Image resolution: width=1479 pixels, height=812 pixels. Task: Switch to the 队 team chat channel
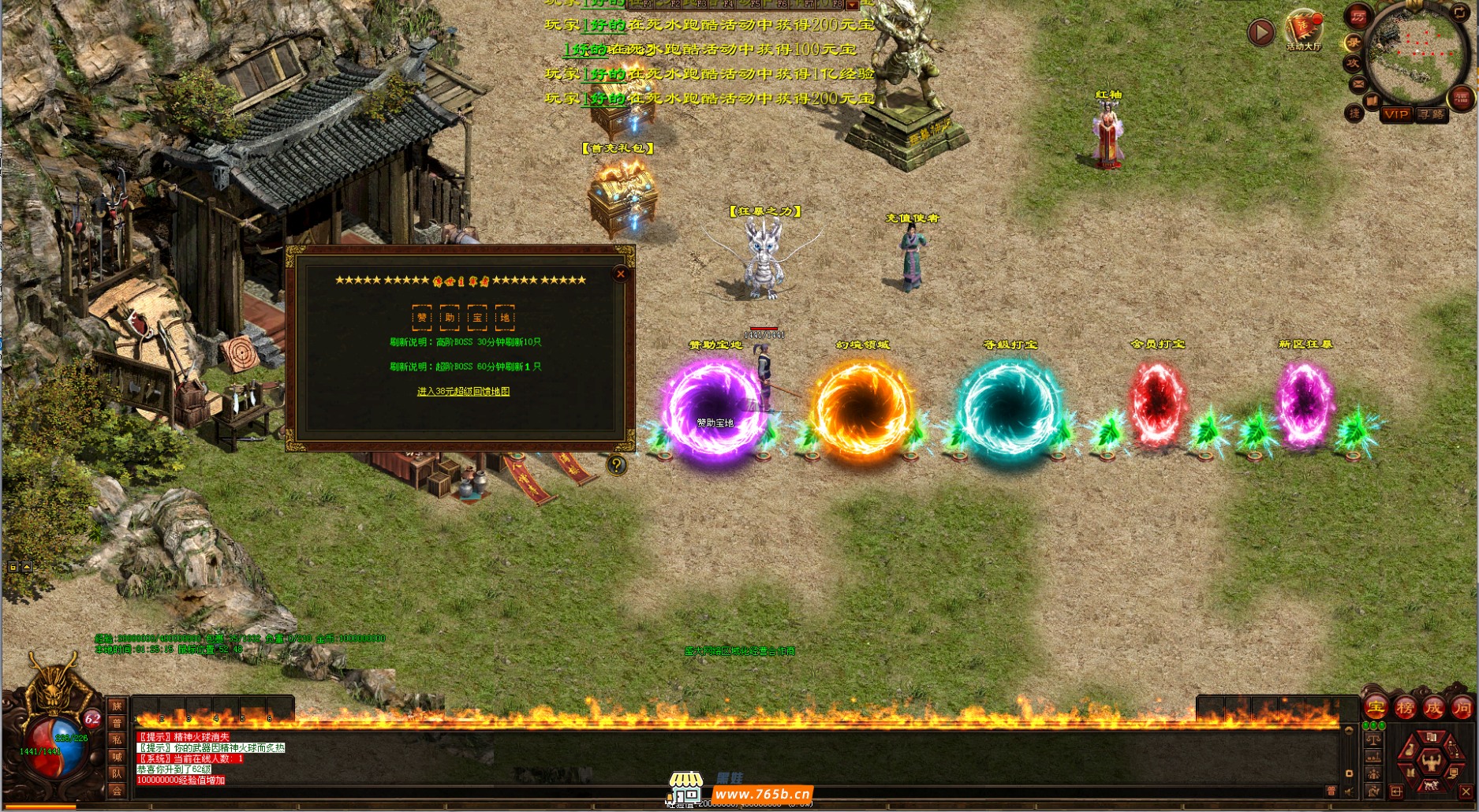click(117, 774)
